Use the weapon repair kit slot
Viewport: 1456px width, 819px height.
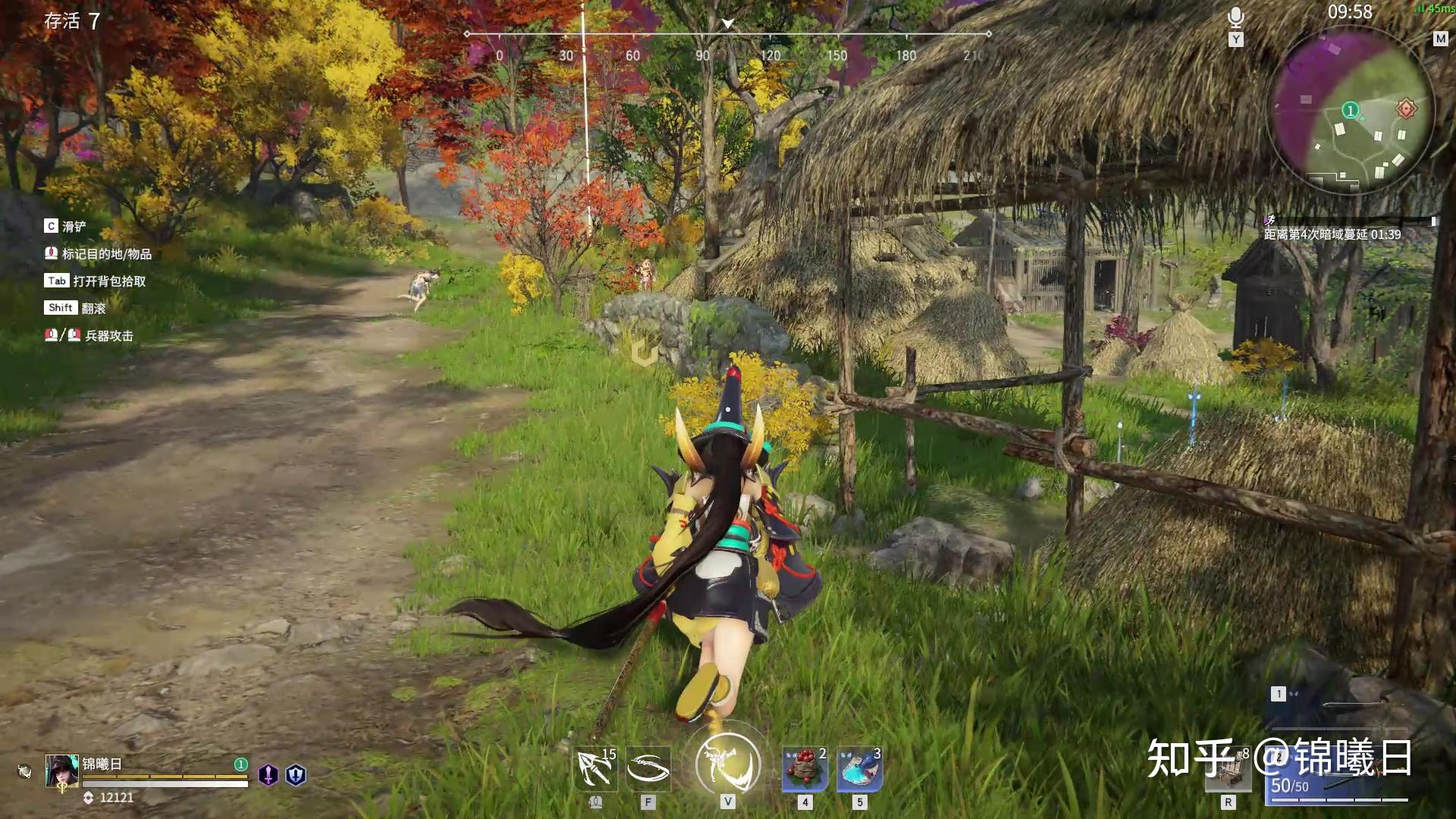tap(1228, 770)
